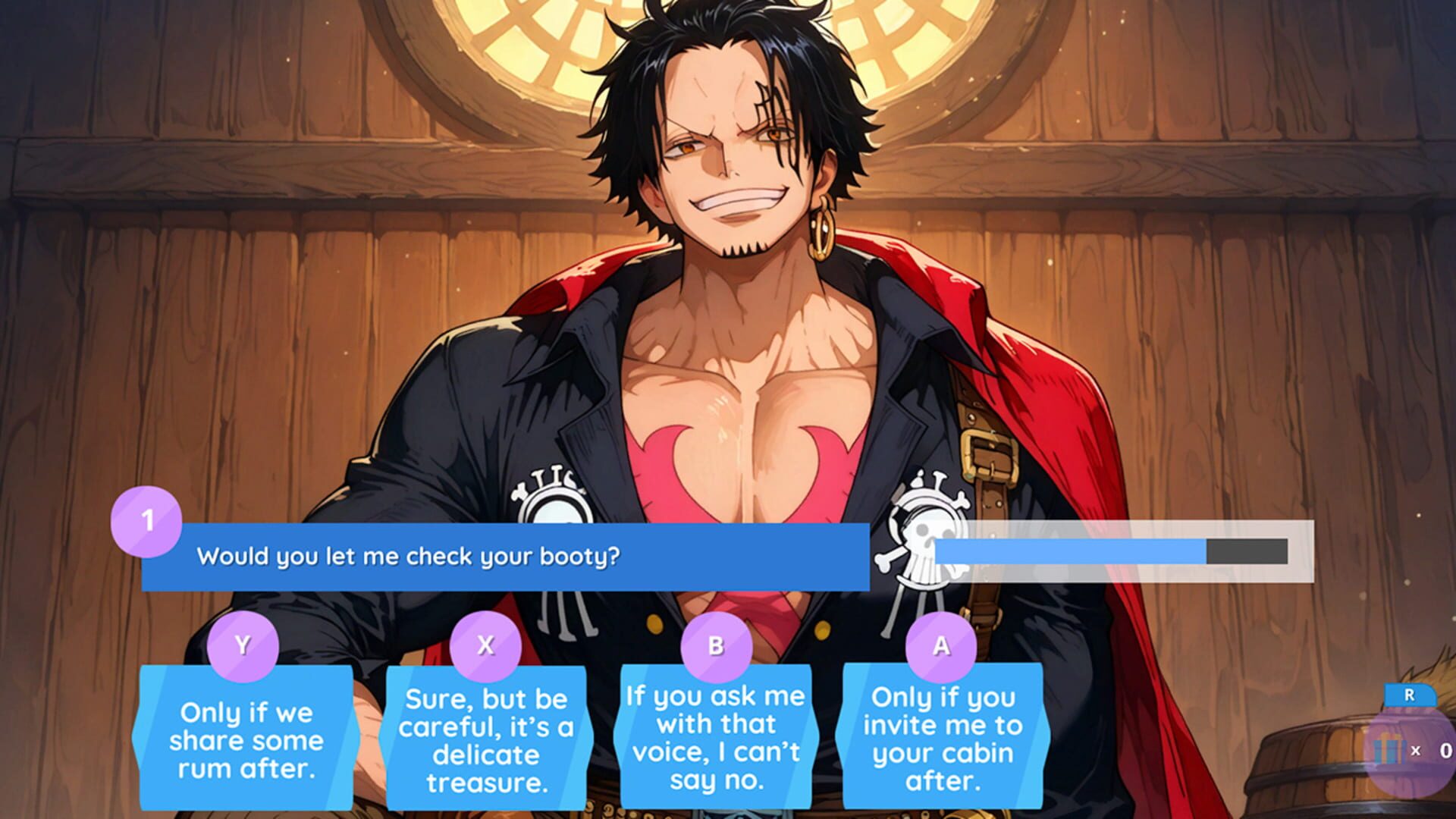Select the answer 'If you ask me with that voice, I can't say no.'
The width and height of the screenshot is (1456, 819).
pos(717,739)
